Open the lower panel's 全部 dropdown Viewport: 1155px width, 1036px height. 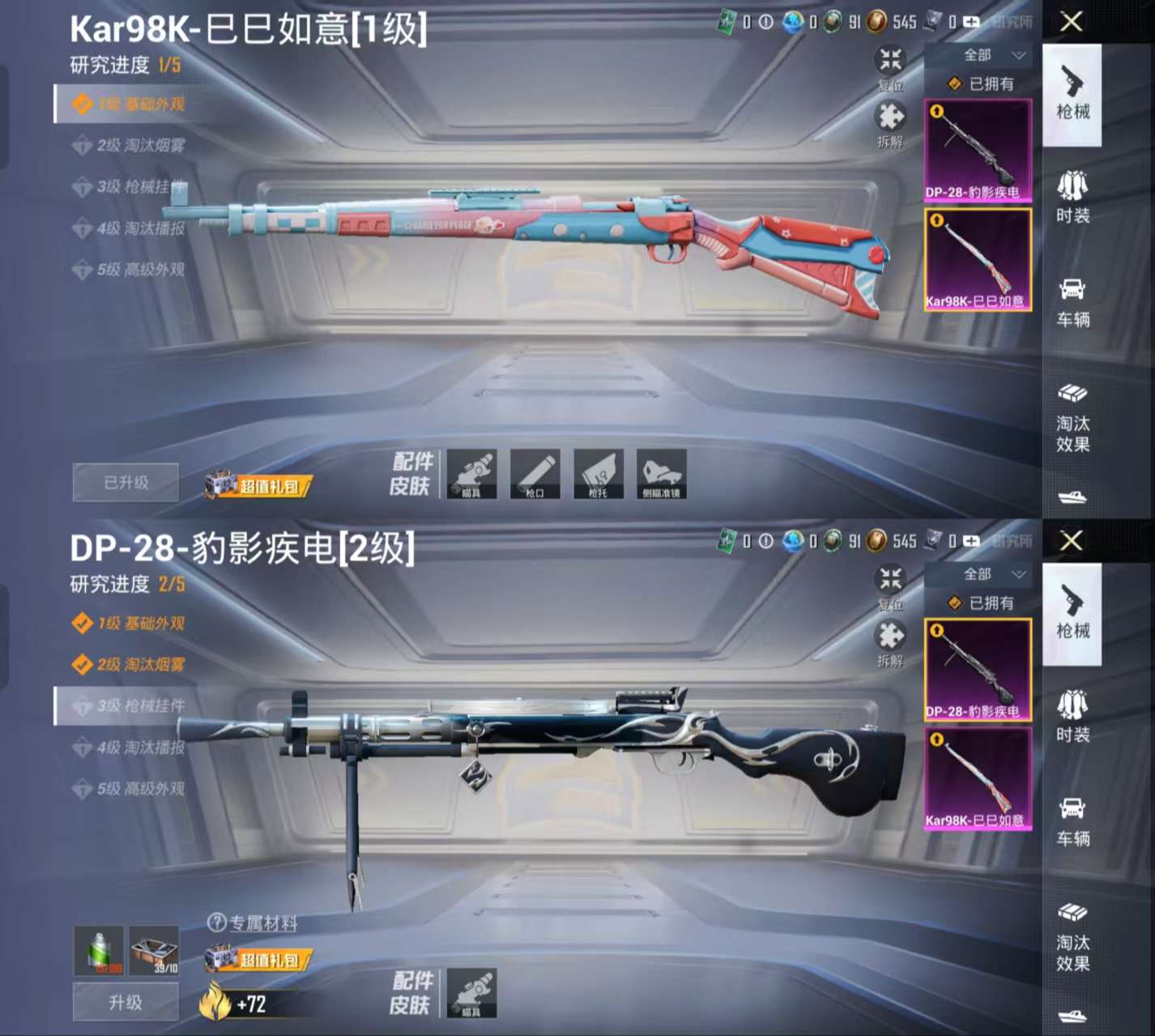980,575
